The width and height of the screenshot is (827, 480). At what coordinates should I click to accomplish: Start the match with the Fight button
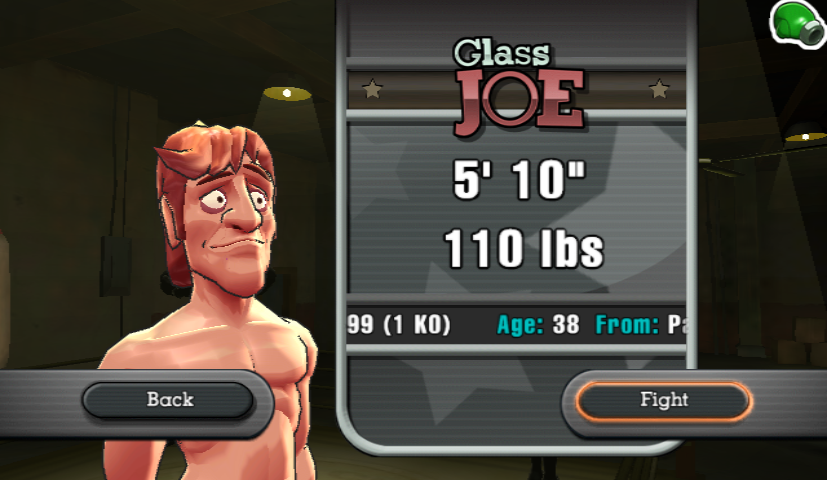663,400
